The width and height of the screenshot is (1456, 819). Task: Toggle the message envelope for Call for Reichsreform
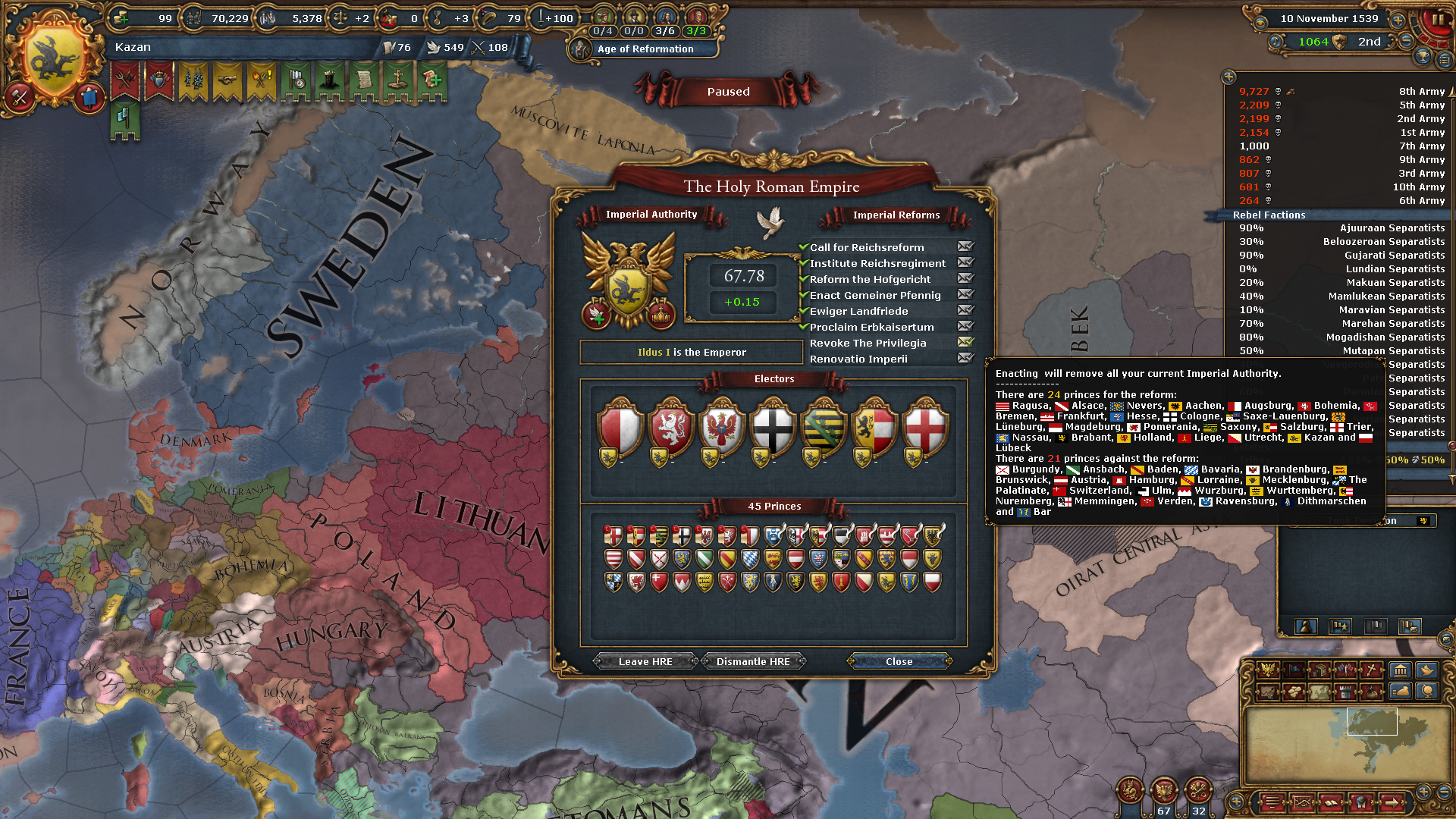click(965, 246)
